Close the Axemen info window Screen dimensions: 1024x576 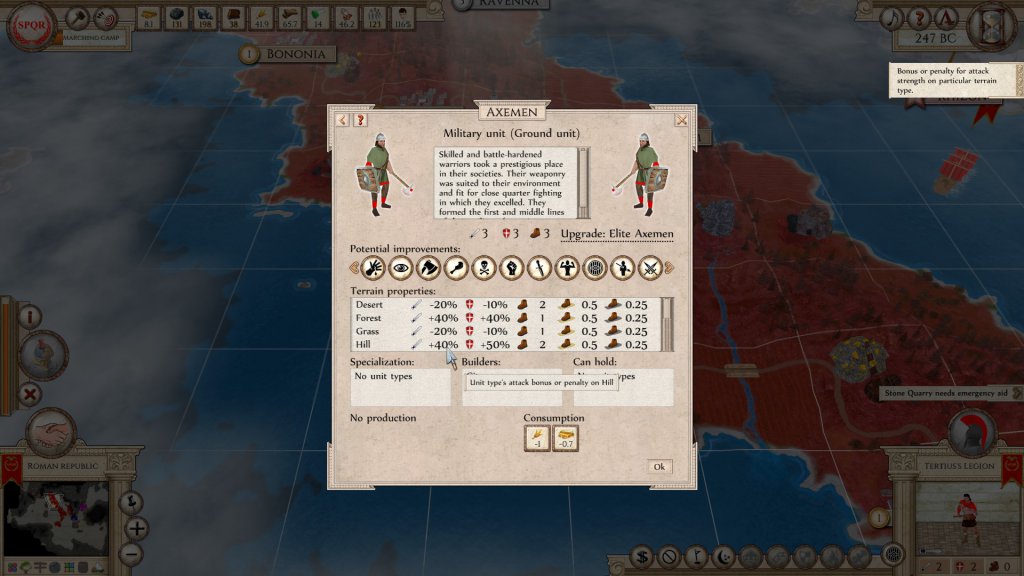[681, 120]
